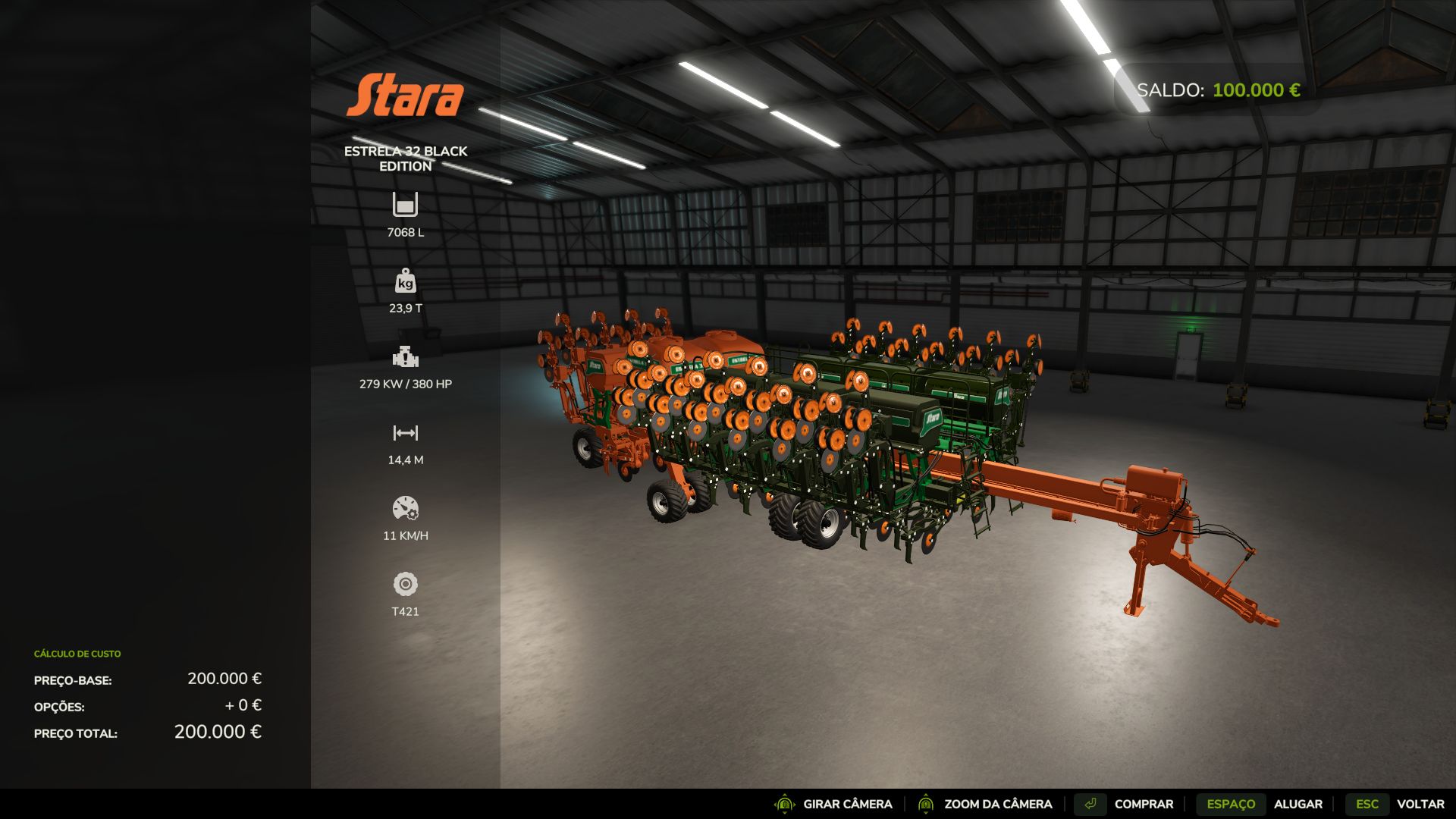Click the working width icon above 14,4 M
This screenshot has height=819, width=1456.
pos(406,432)
